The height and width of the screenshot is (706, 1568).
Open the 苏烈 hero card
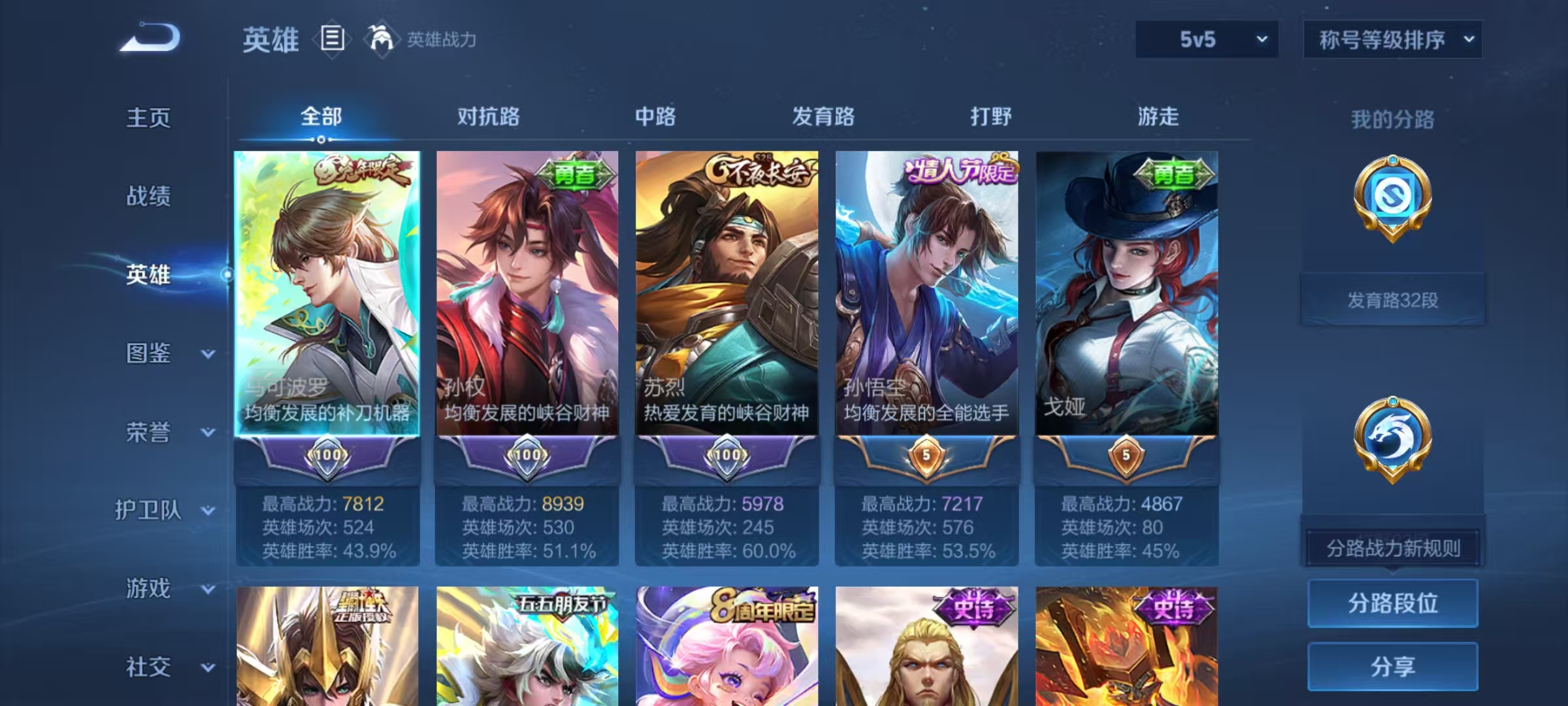(727, 294)
